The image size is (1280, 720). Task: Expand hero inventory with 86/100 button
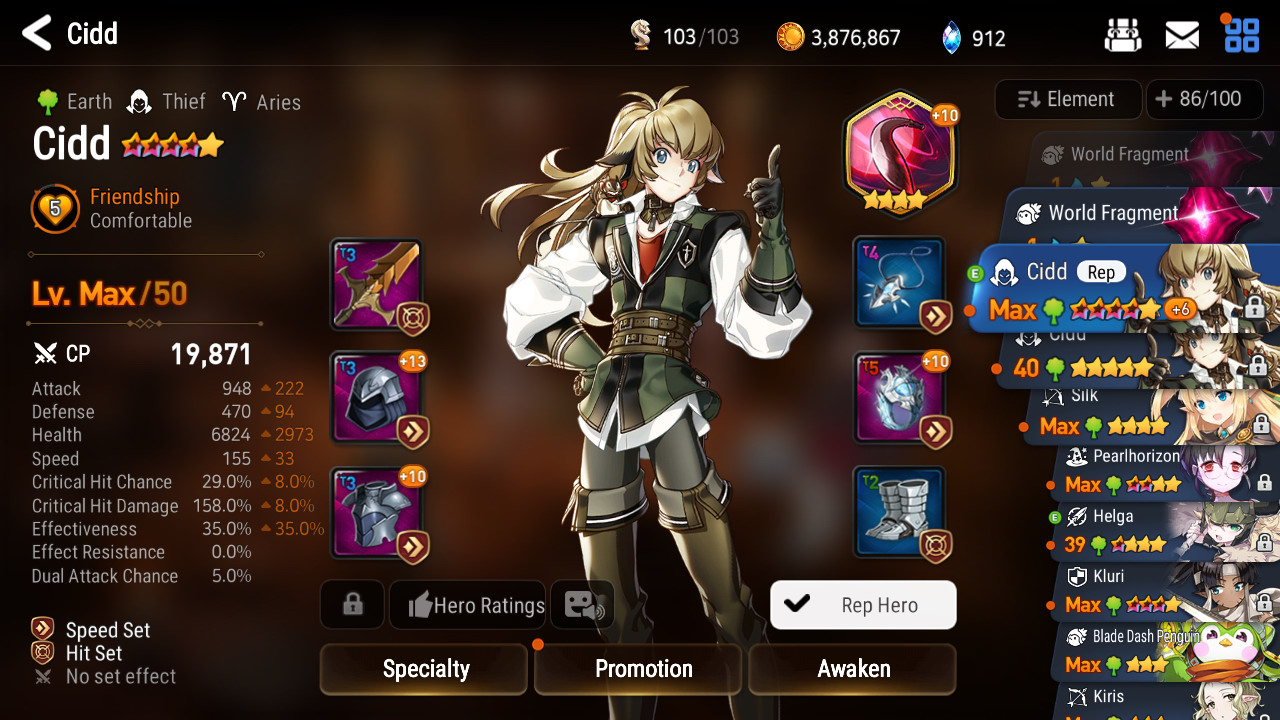coord(1197,99)
